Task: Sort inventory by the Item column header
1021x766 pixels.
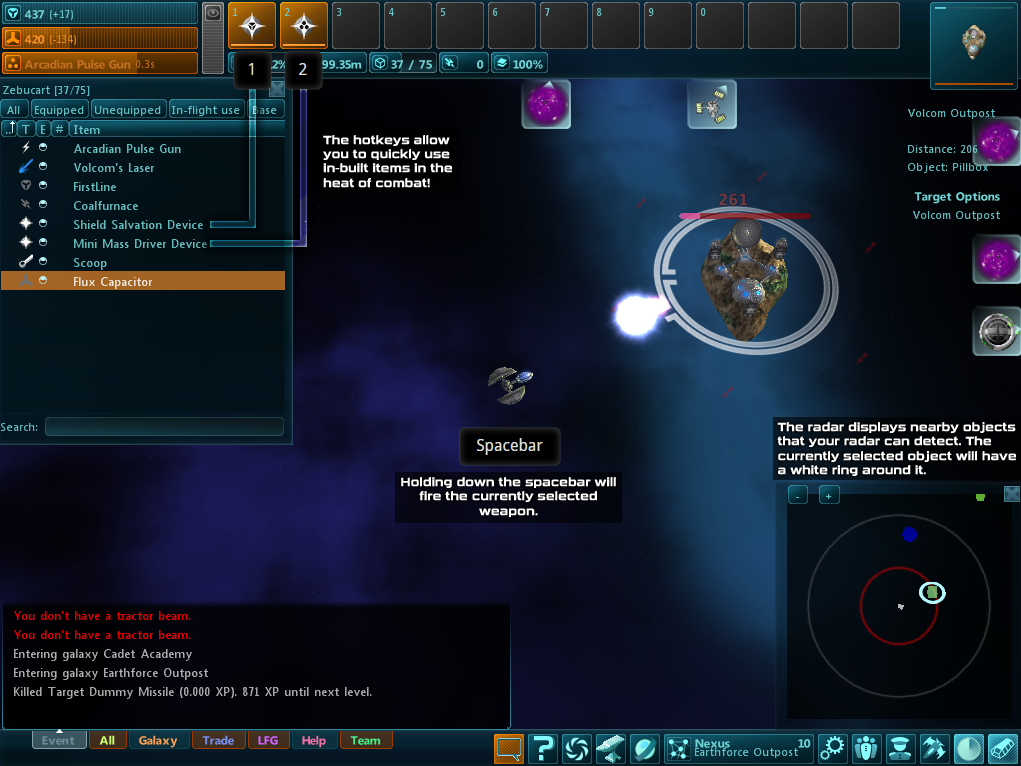Action: (x=87, y=129)
